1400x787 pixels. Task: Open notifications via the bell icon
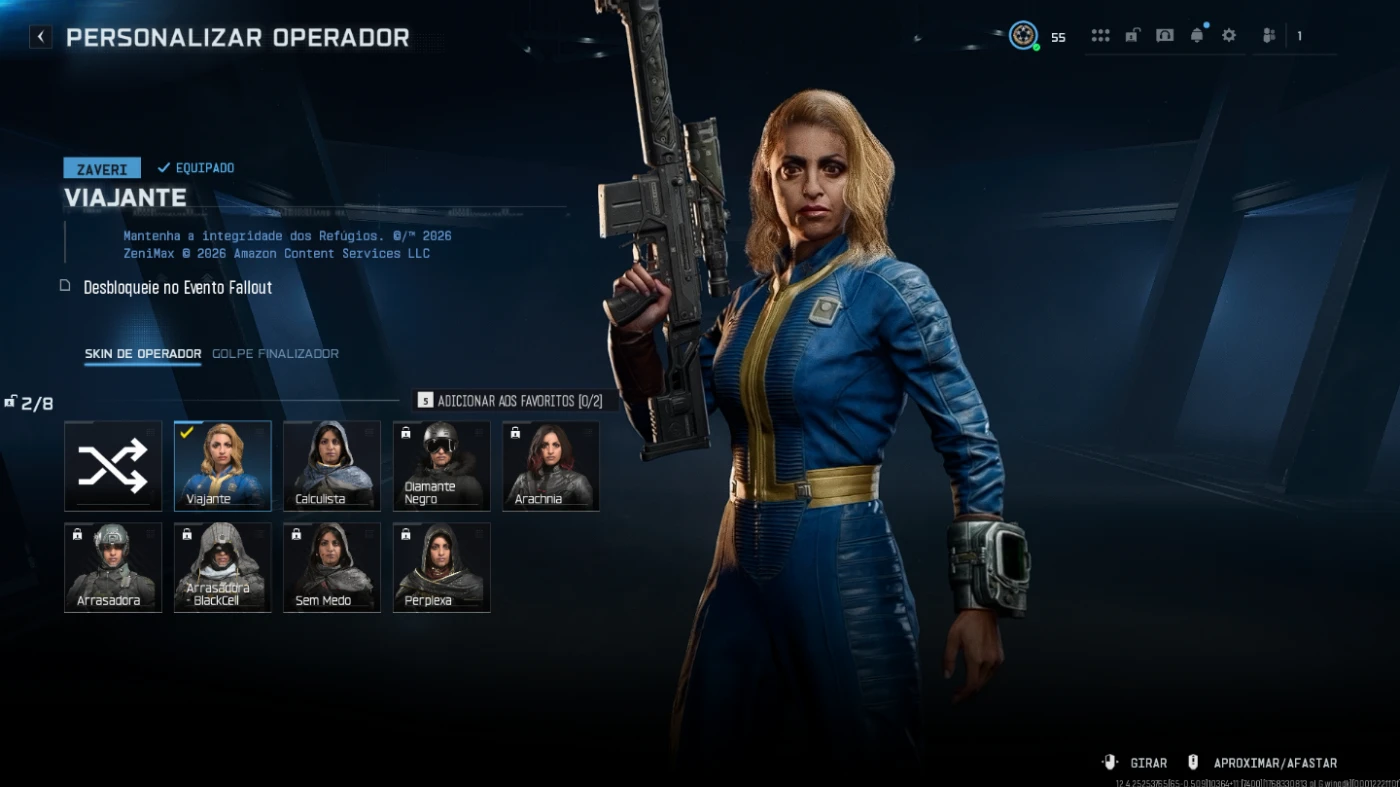1197,36
